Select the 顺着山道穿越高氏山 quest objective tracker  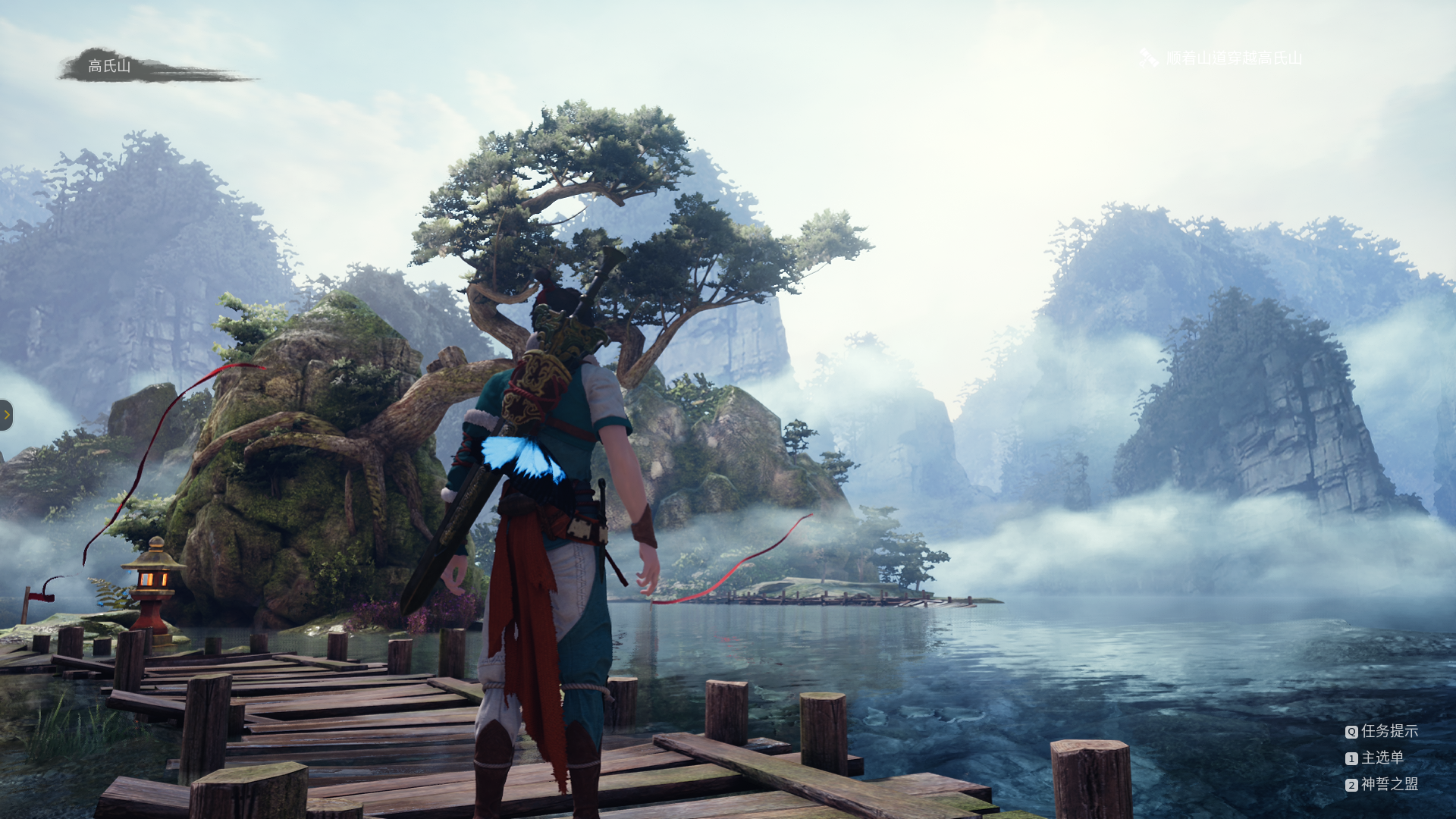pyautogui.click(x=1233, y=58)
